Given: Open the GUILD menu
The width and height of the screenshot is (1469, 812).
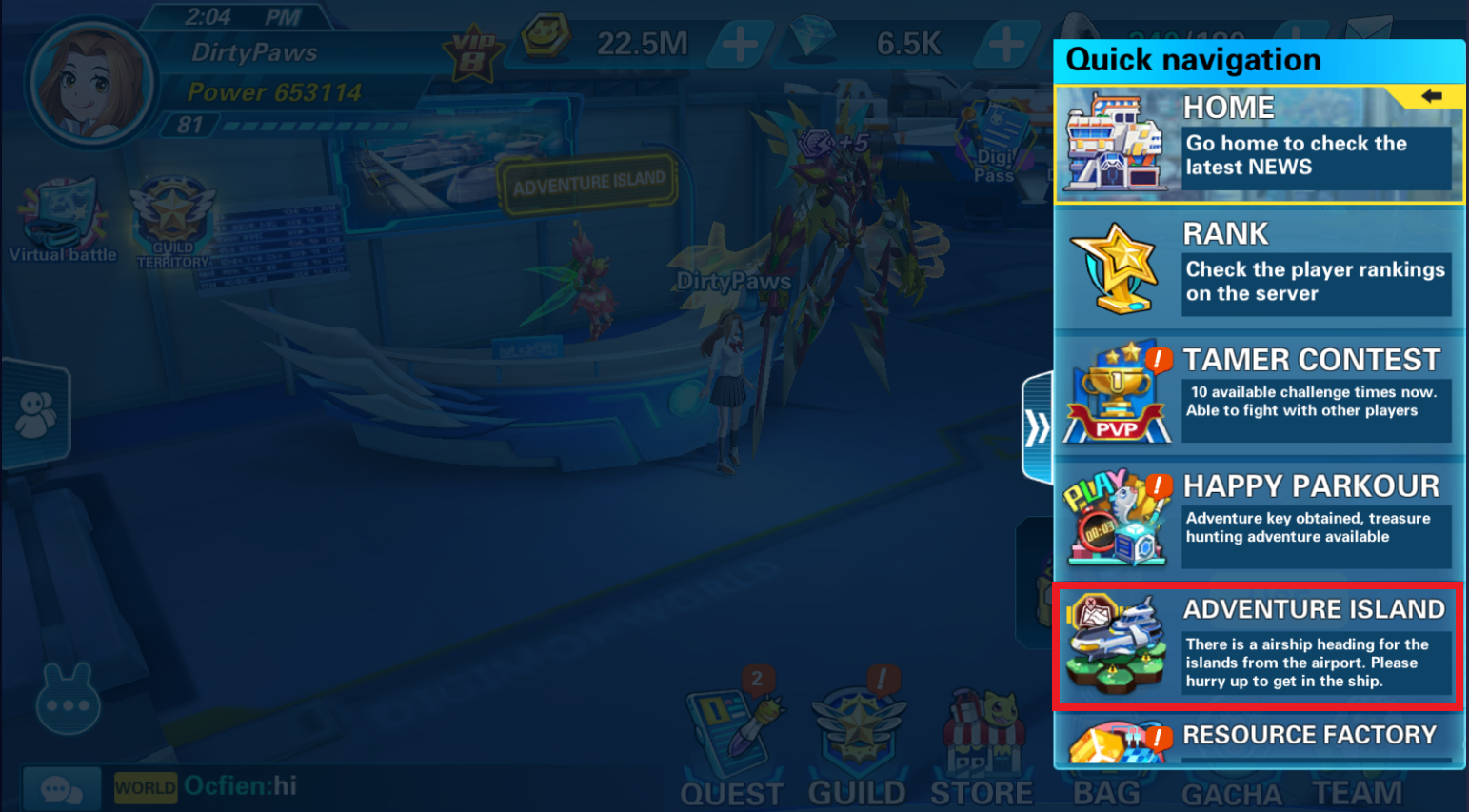Looking at the screenshot, I should click(857, 752).
